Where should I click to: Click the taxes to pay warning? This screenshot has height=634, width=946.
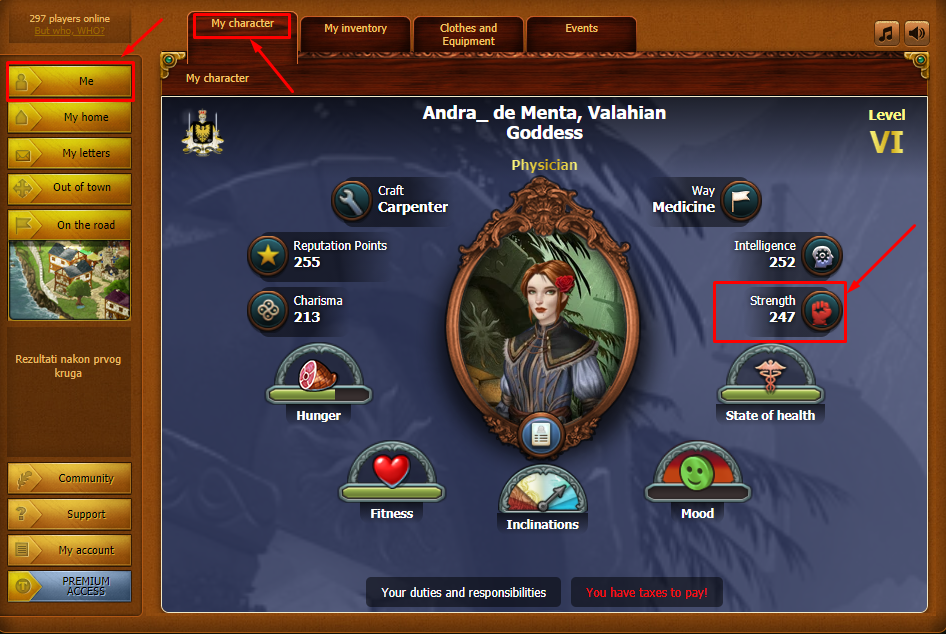647,593
